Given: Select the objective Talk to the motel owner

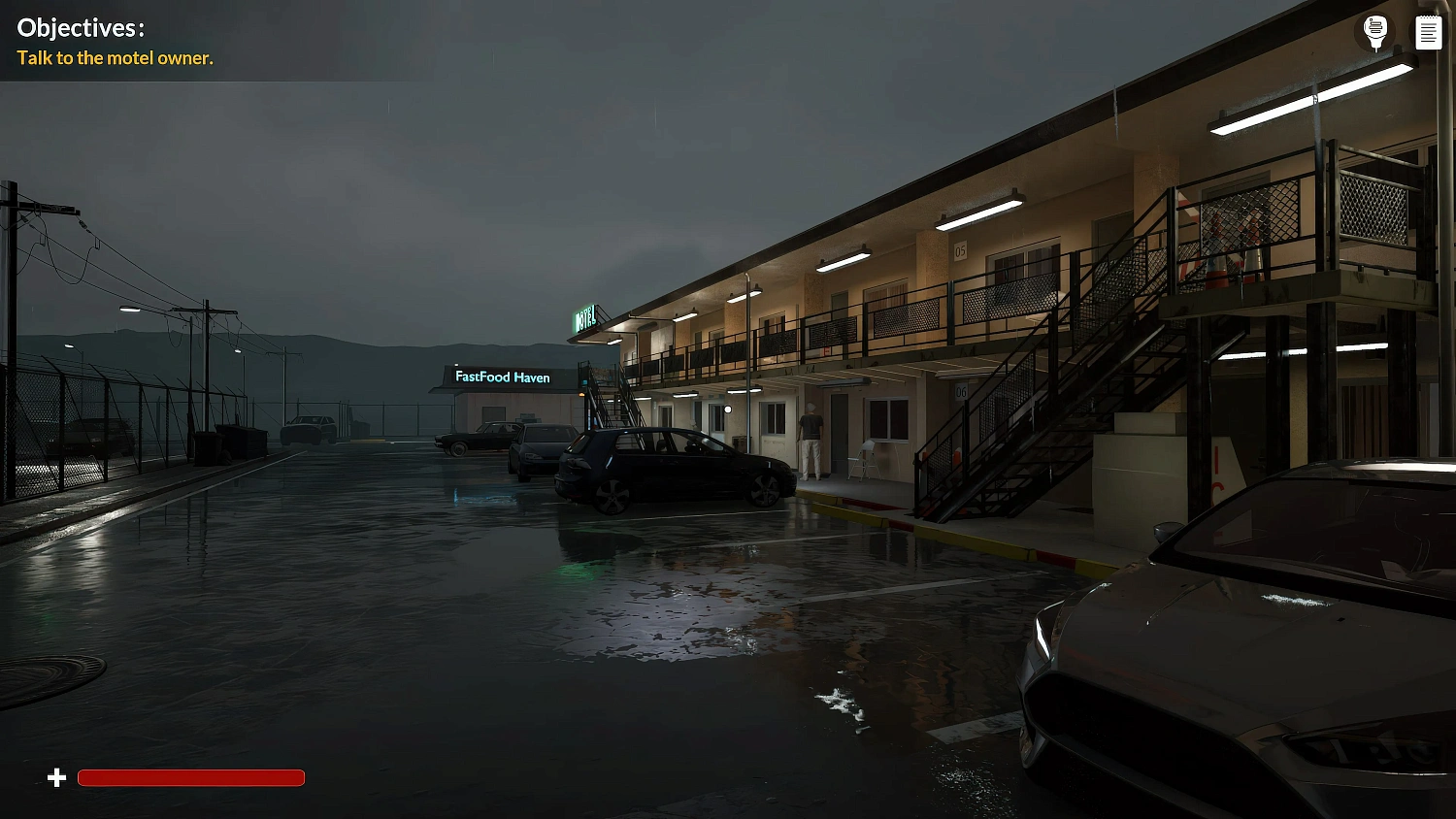Looking at the screenshot, I should pyautogui.click(x=114, y=58).
